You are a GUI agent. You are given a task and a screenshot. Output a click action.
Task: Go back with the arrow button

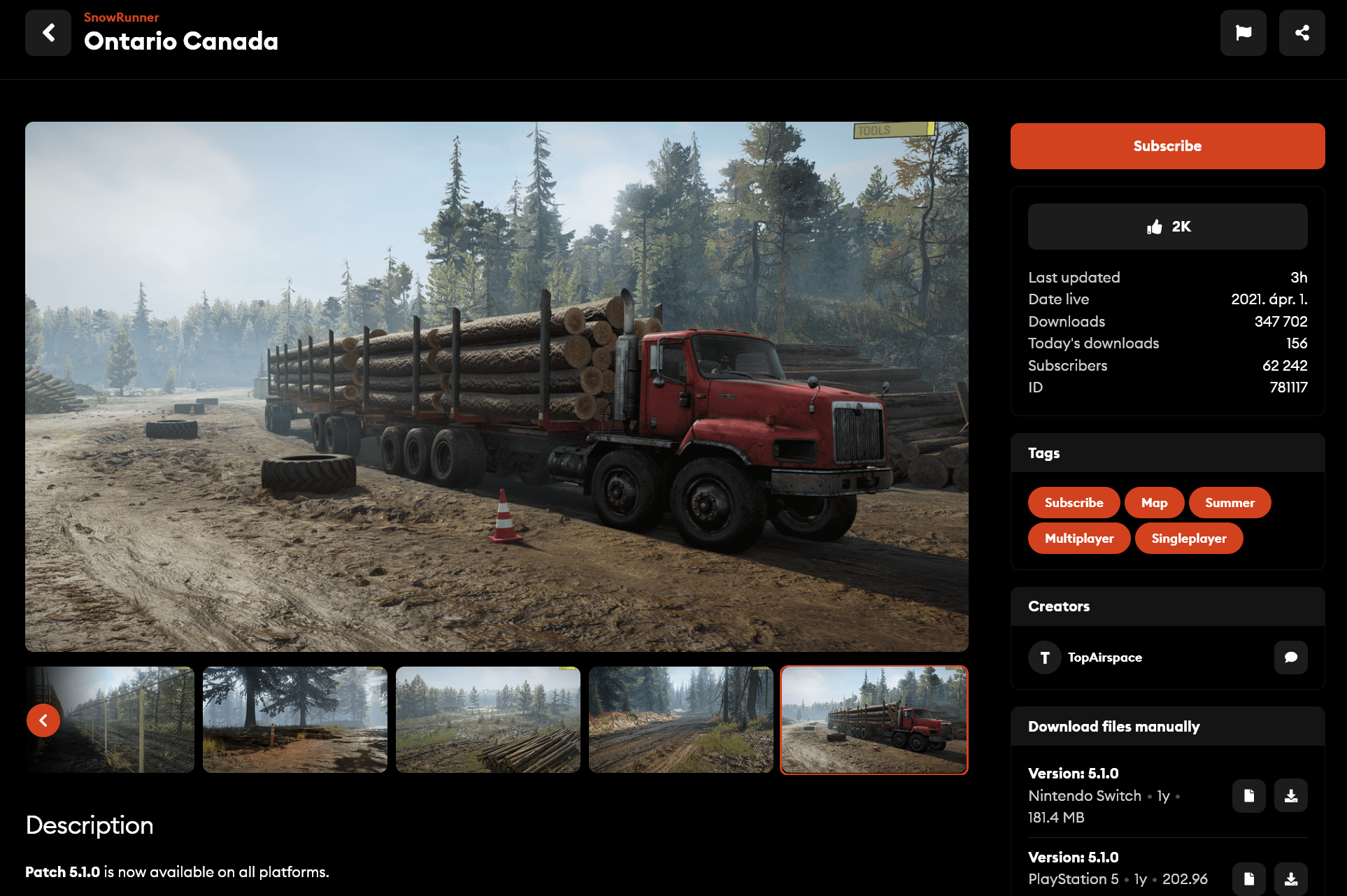(x=48, y=33)
